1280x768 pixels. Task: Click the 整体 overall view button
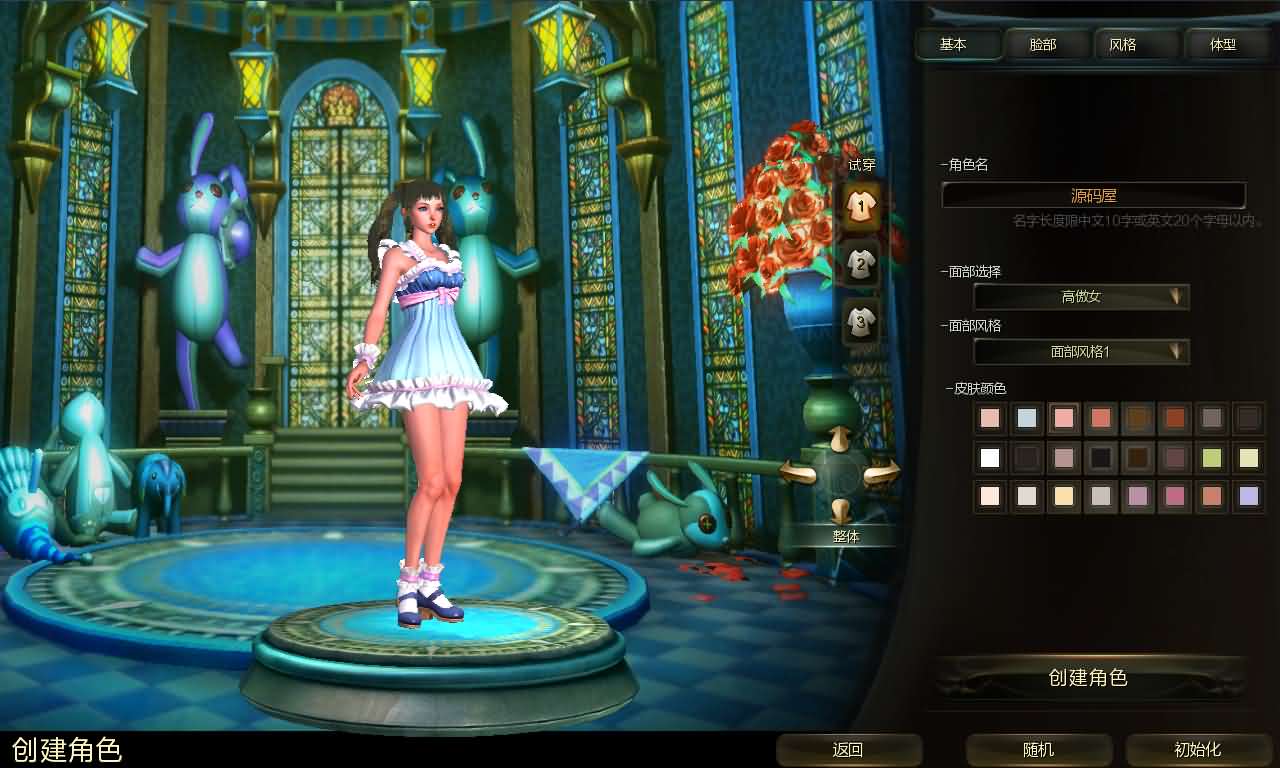point(847,536)
